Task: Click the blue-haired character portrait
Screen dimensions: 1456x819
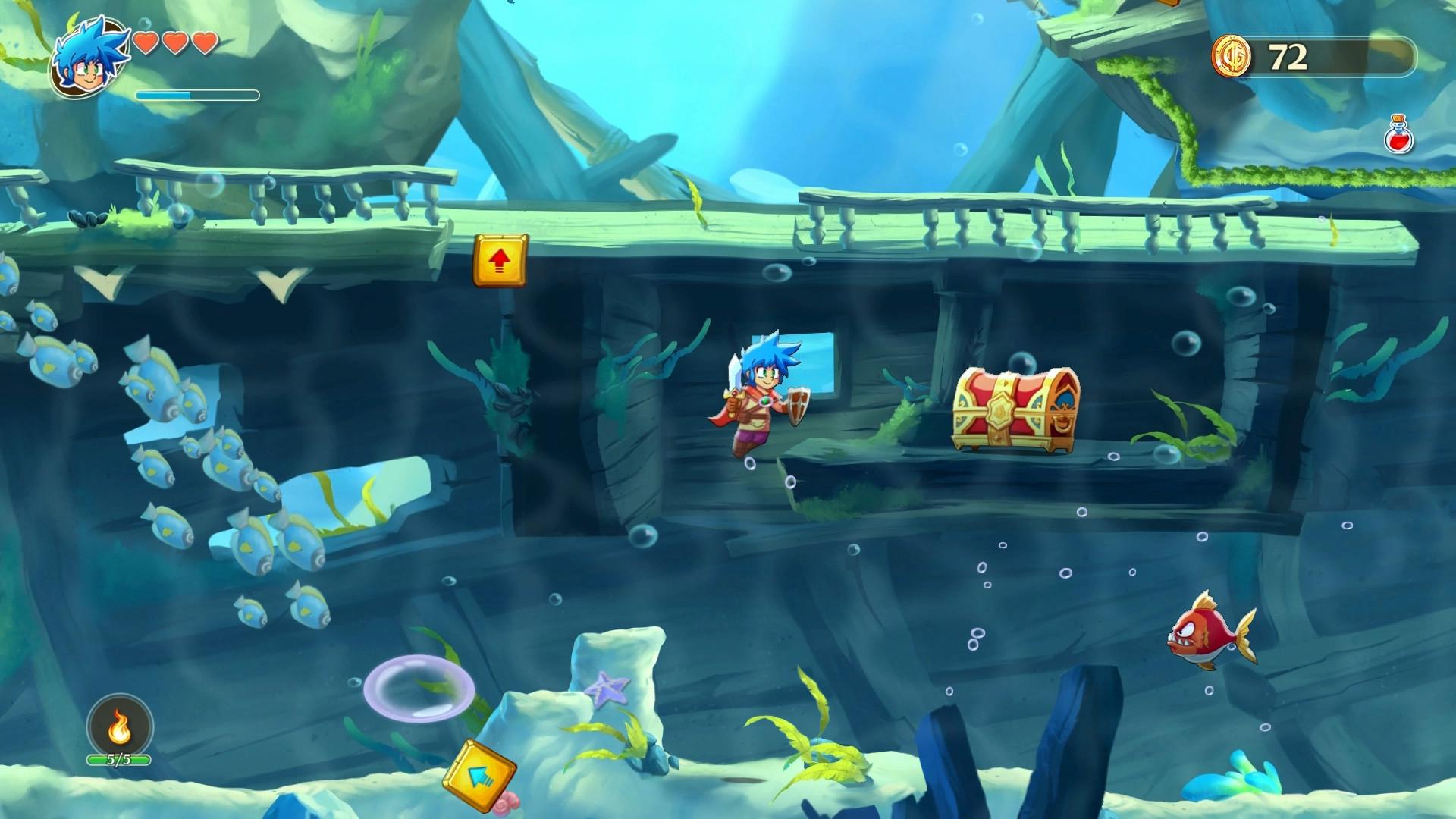Action: tap(87, 57)
